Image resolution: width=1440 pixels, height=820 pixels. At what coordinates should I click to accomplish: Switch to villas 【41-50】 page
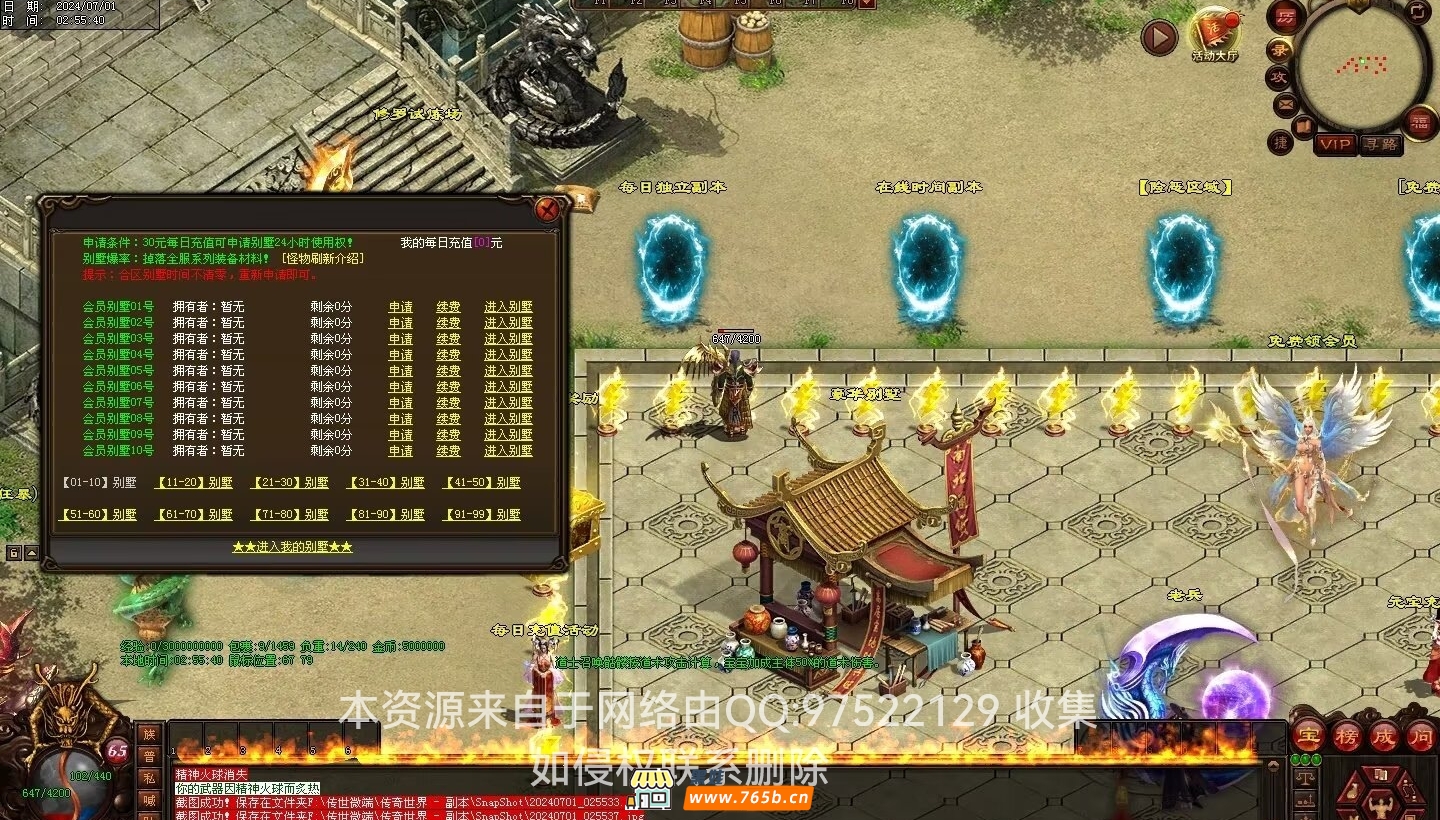482,483
